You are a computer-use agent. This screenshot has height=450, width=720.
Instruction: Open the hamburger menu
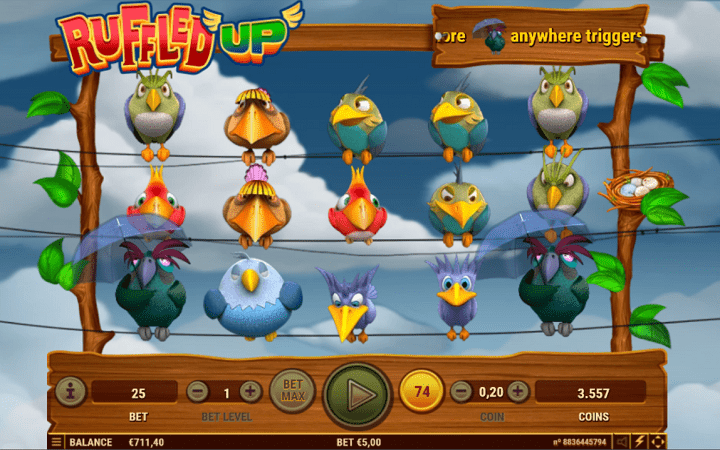(56, 441)
